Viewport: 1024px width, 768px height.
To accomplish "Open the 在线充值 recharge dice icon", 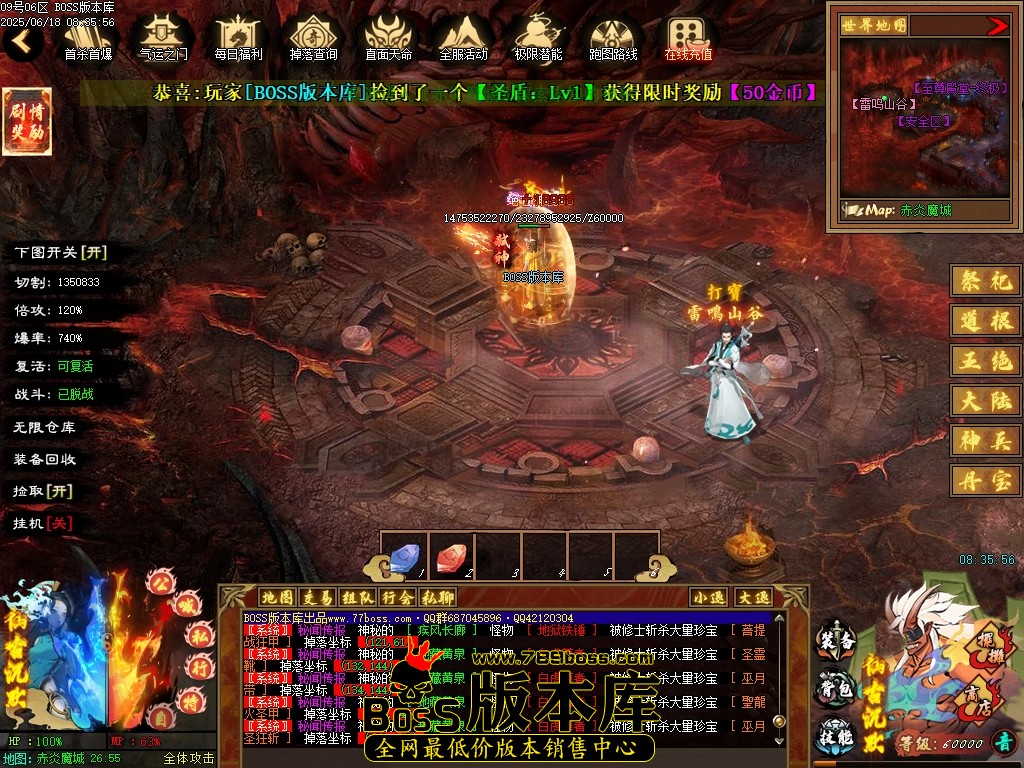I will click(688, 38).
